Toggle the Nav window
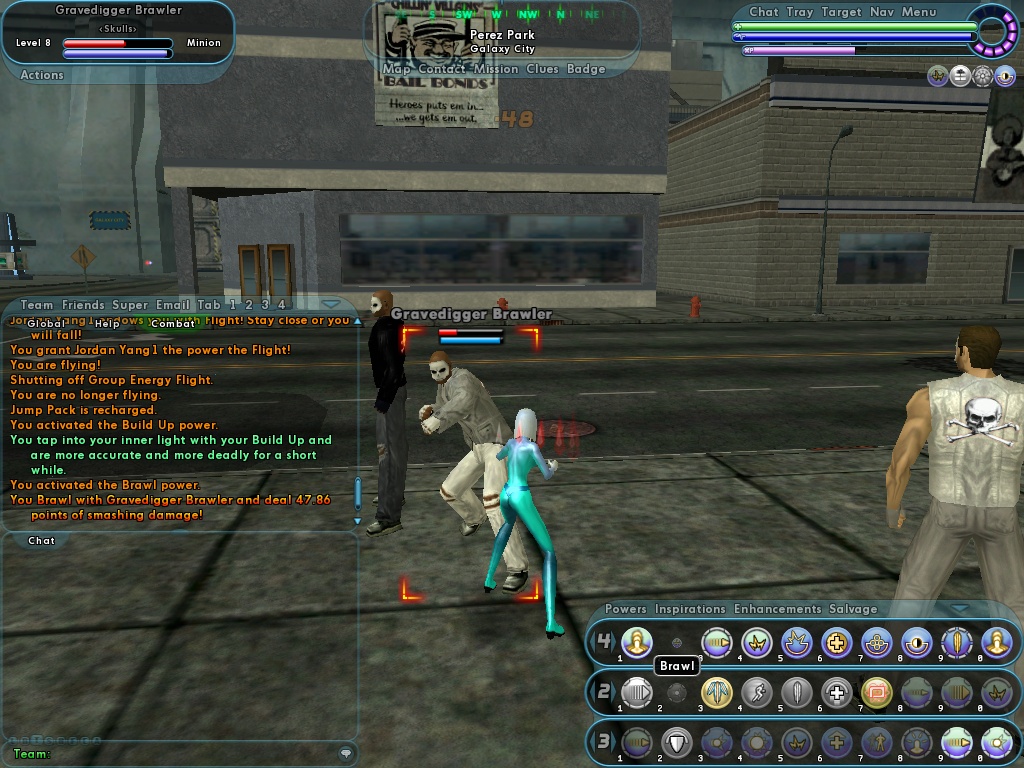The image size is (1024, 768). tap(881, 12)
